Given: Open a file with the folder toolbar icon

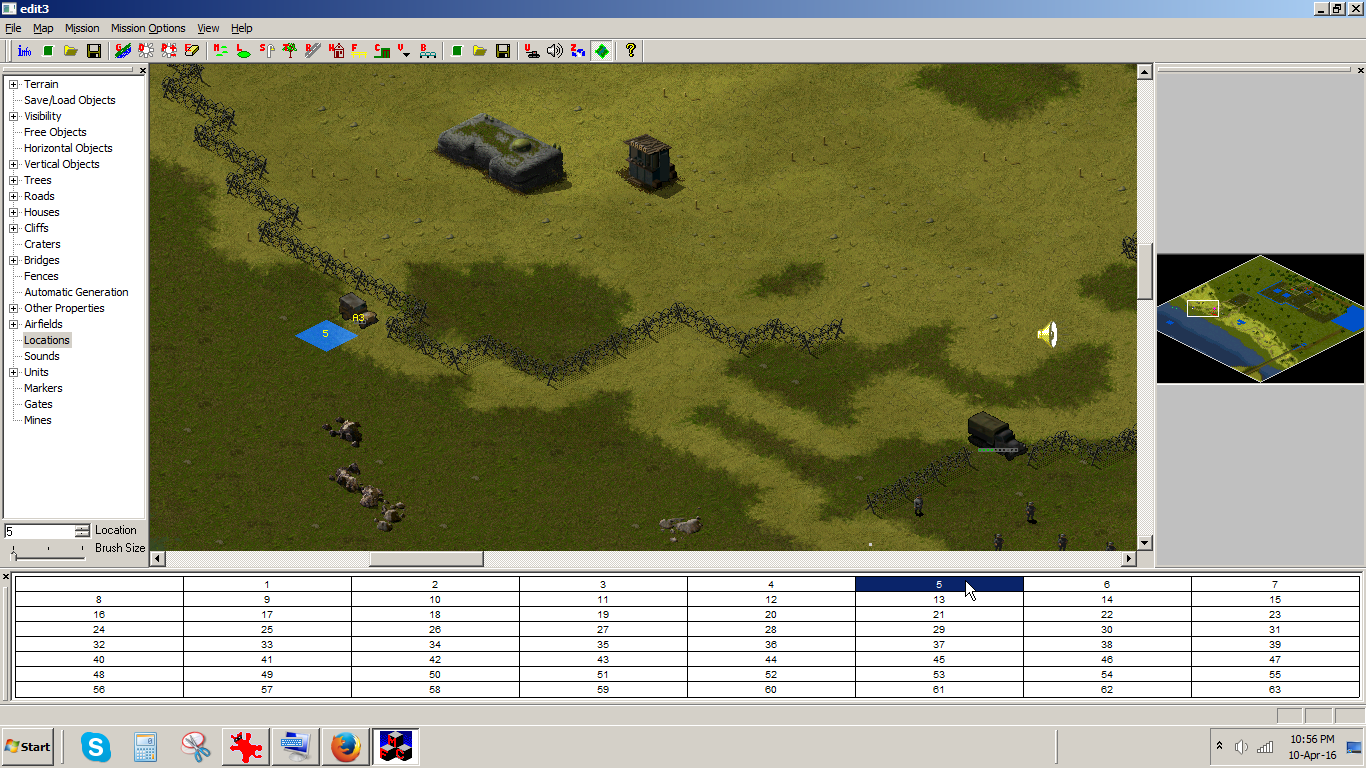Looking at the screenshot, I should (69, 51).
